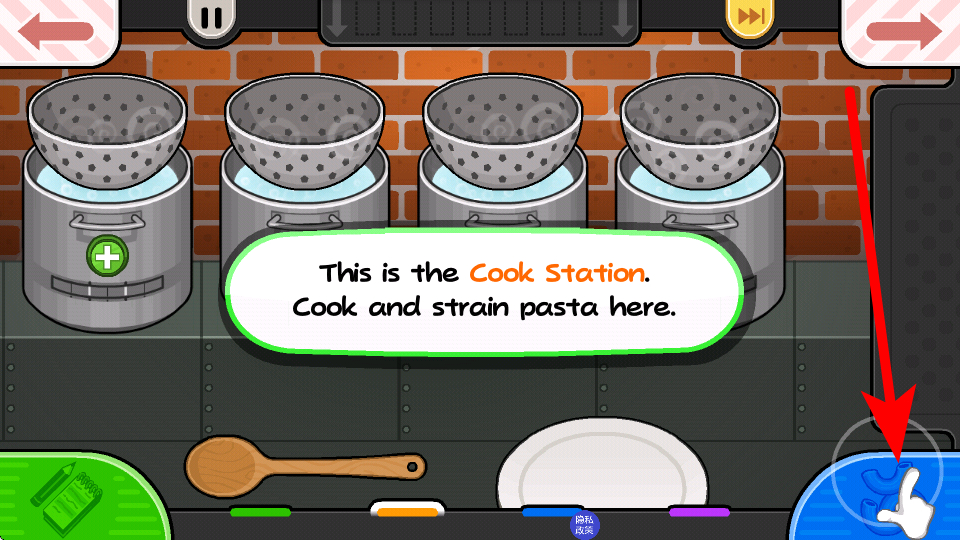This screenshot has width=960, height=540.
Task: Select the orange station indicator tab
Action: pyautogui.click(x=407, y=512)
